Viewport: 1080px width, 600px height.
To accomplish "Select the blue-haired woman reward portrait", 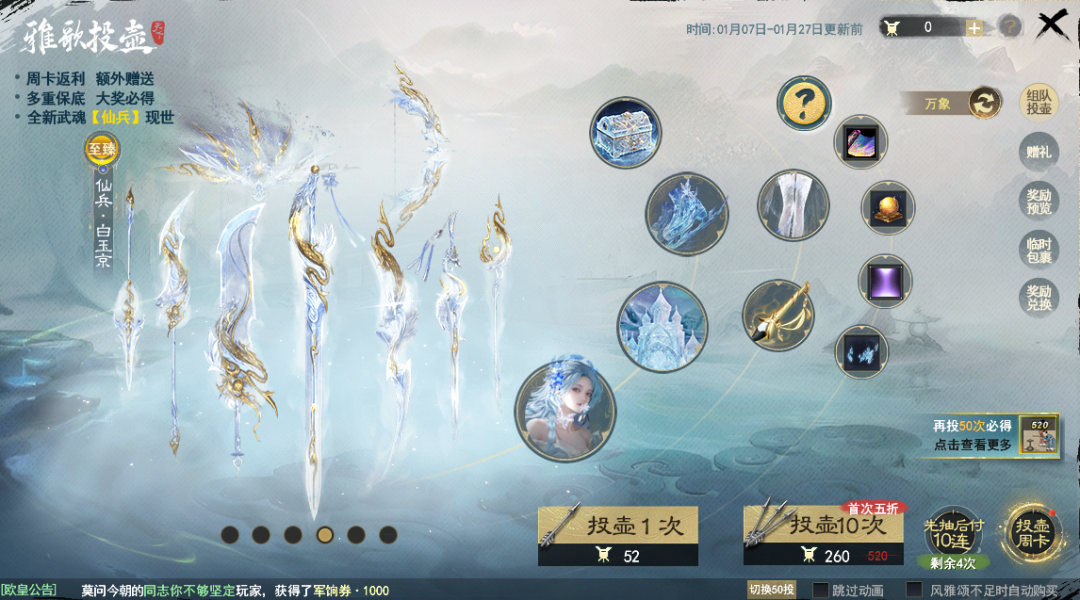I will coord(565,412).
